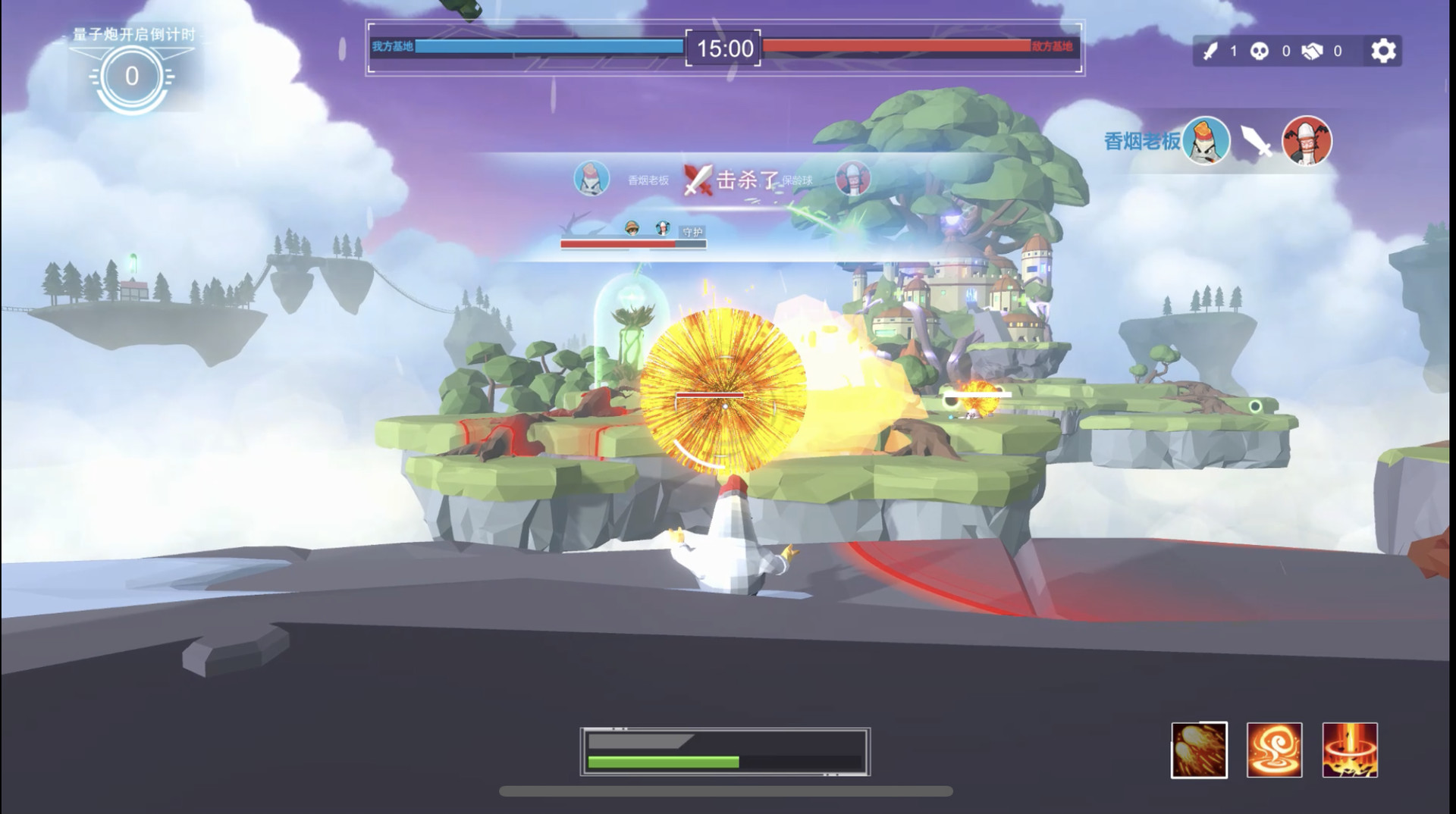
Task: Click the 15:00 match timer
Action: [x=720, y=49]
